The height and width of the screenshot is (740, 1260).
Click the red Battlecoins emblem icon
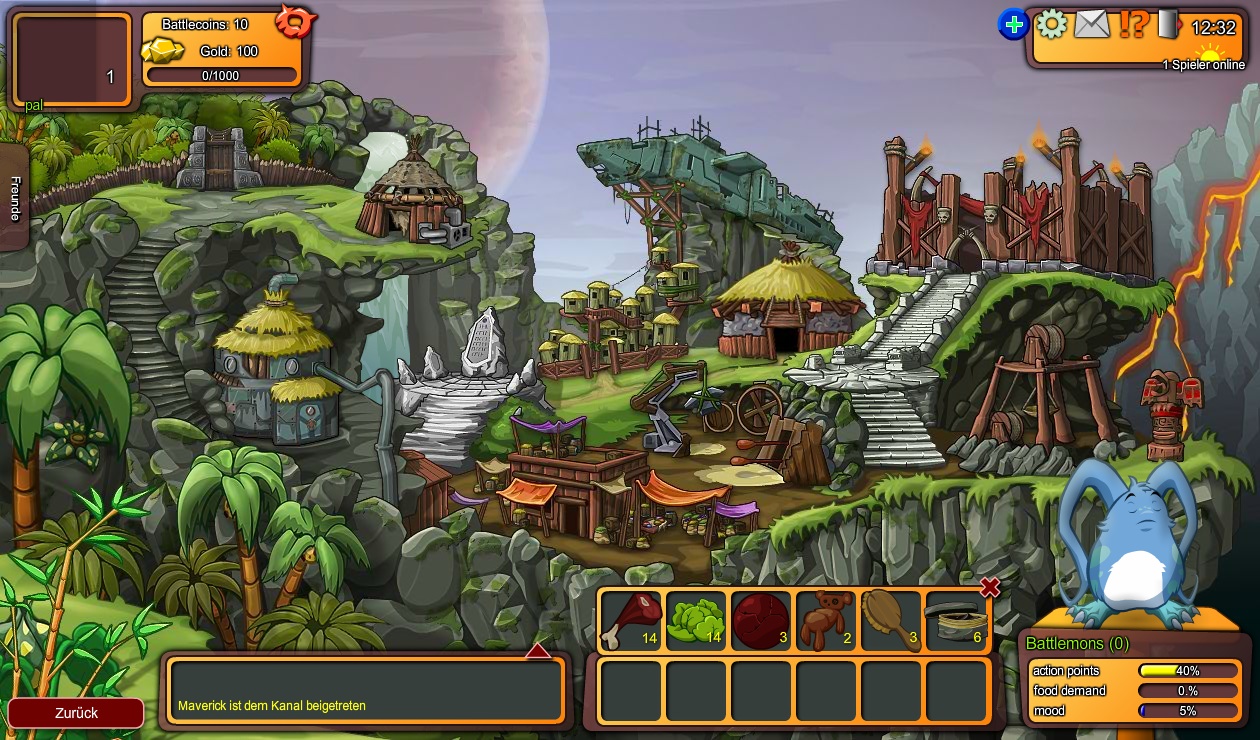coord(296,20)
